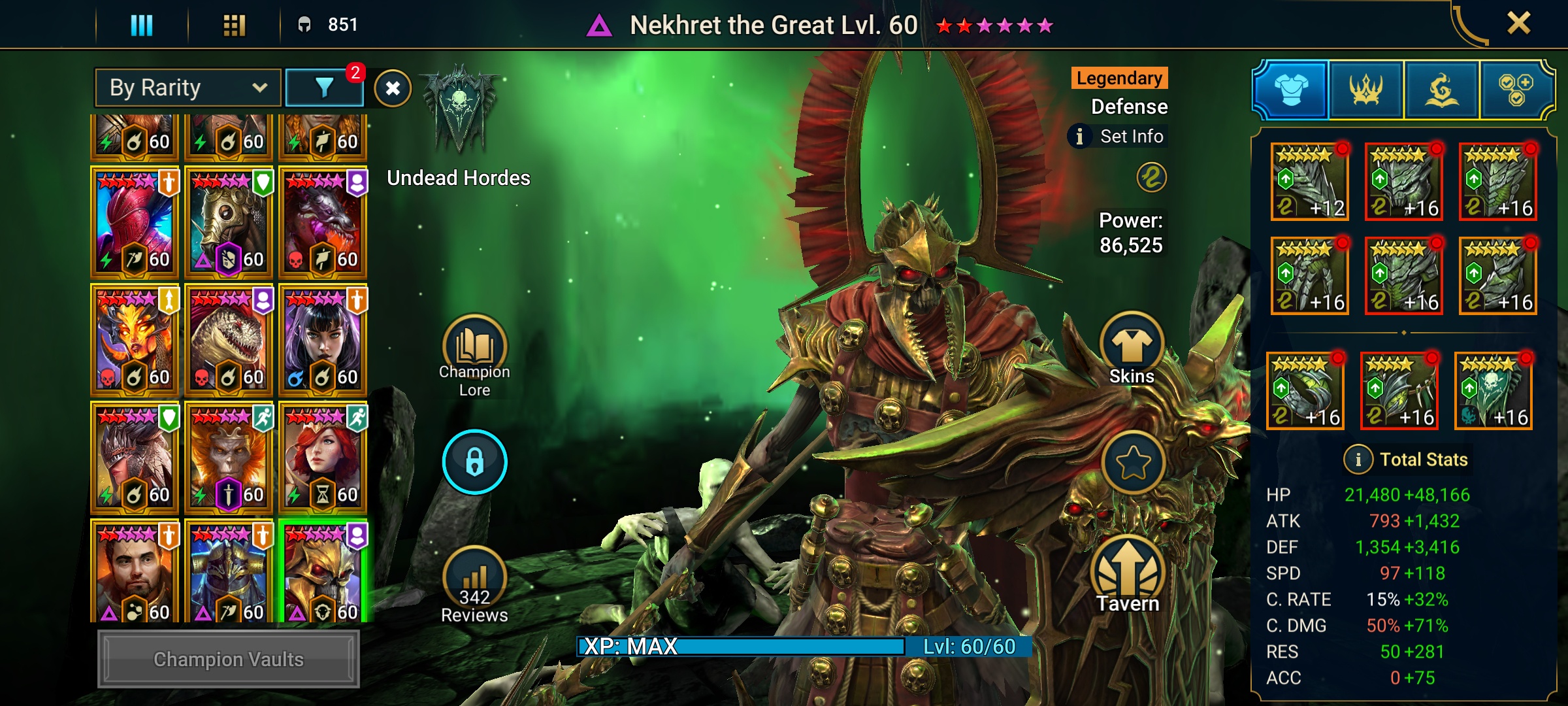Open the By Rarity sort dropdown
This screenshot has width=1568, height=706.
point(188,88)
